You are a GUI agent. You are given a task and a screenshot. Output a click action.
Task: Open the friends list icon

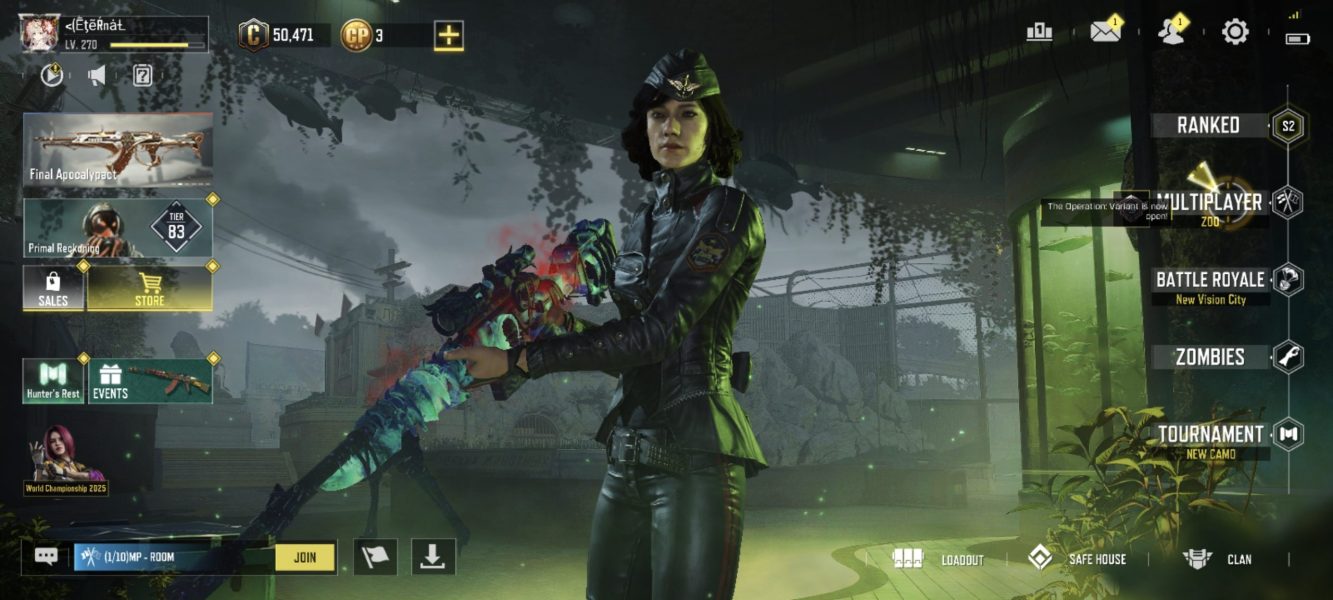coord(1170,32)
